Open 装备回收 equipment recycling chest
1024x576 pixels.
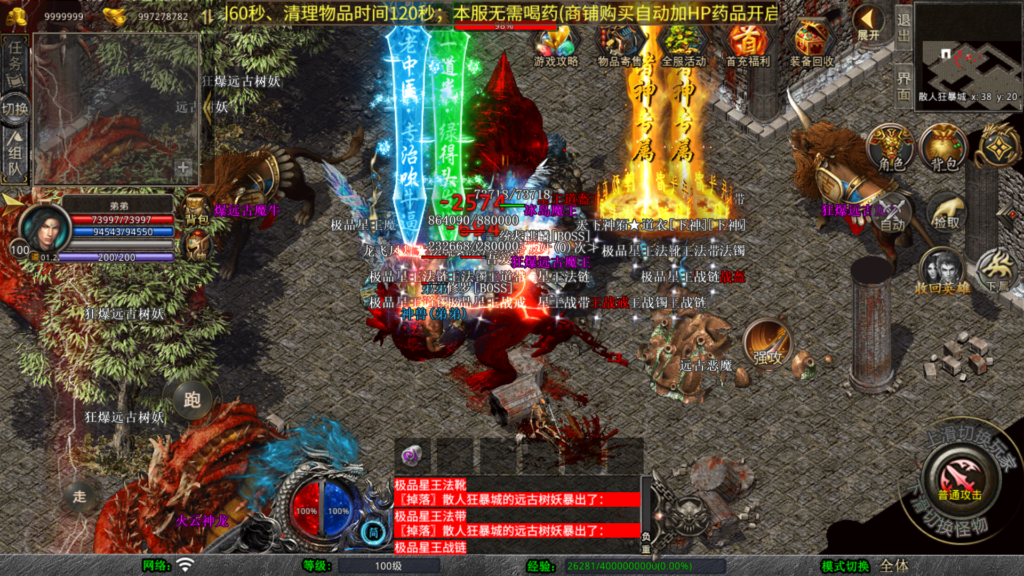[812, 44]
